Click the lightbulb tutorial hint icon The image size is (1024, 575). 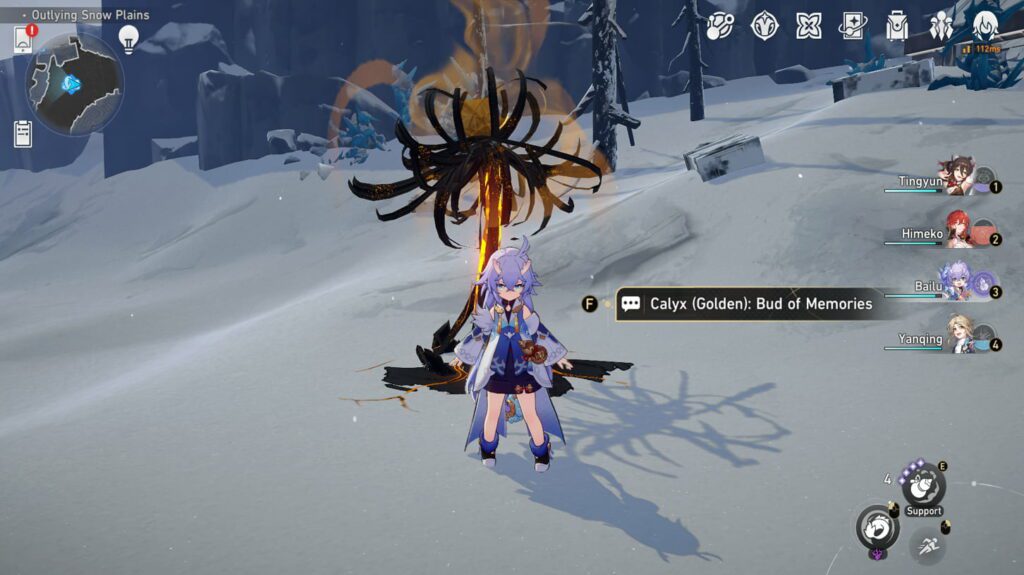128,39
